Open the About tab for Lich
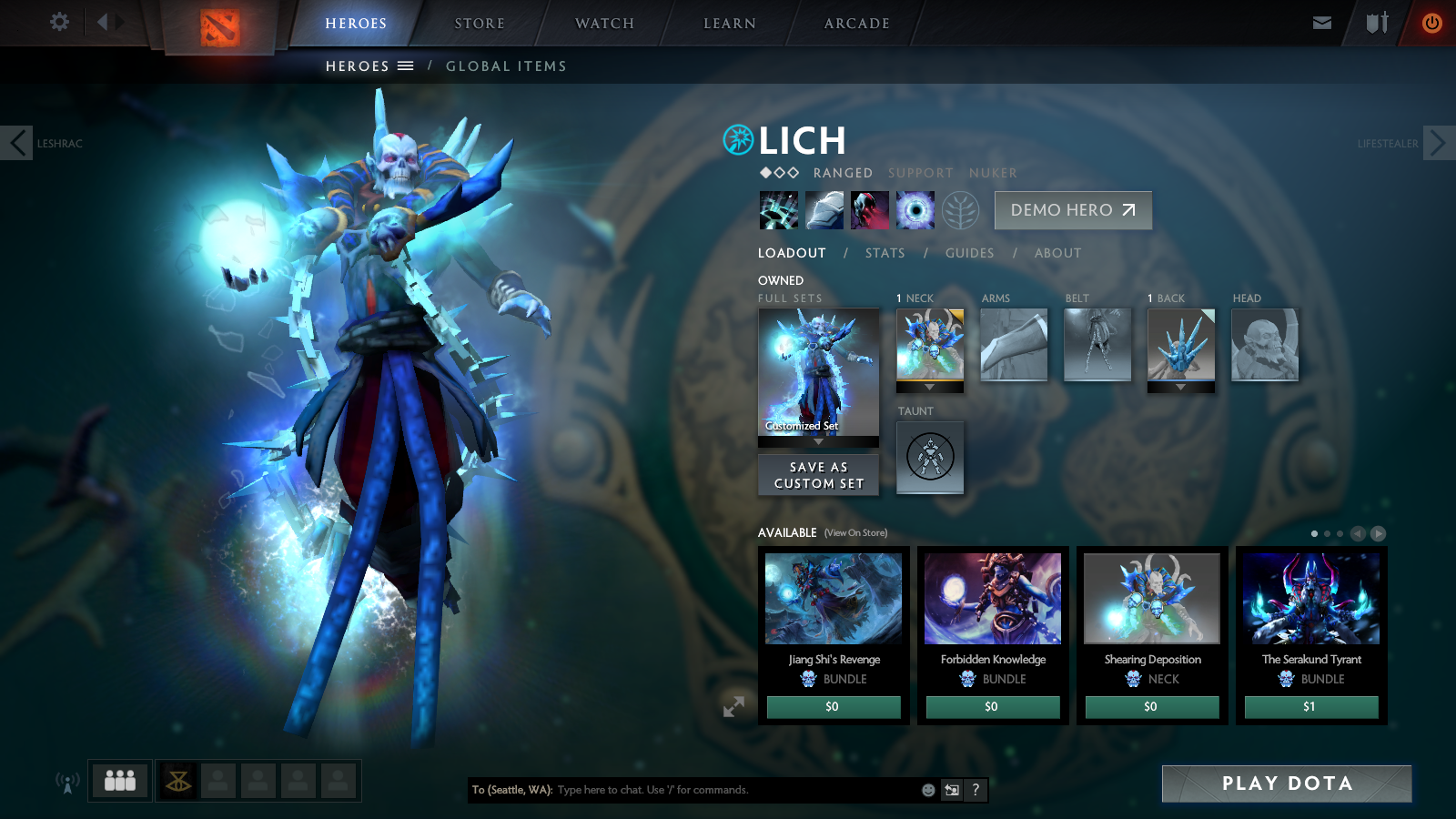Image resolution: width=1456 pixels, height=819 pixels. 1057,253
